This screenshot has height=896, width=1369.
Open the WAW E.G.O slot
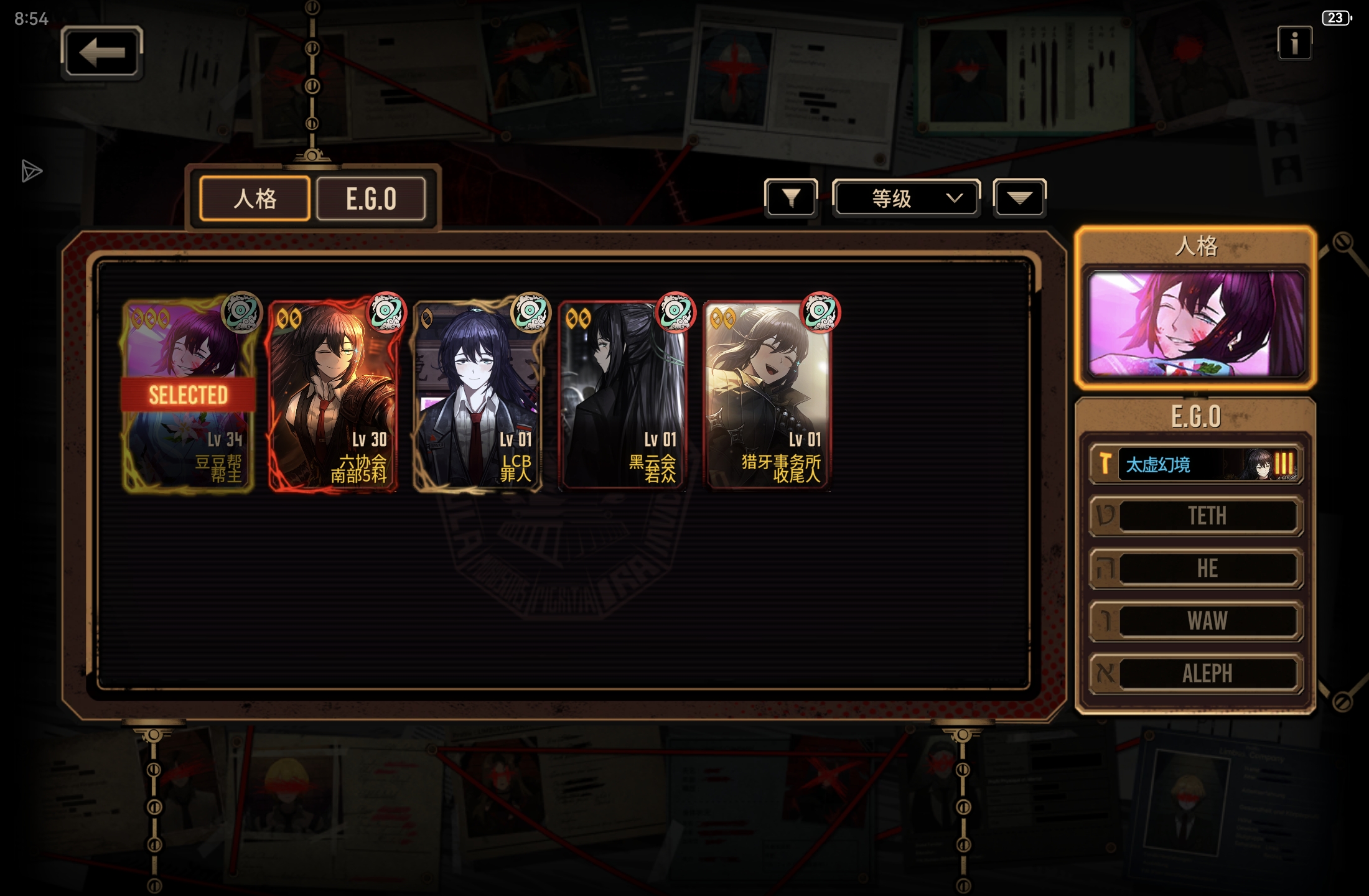1195,620
